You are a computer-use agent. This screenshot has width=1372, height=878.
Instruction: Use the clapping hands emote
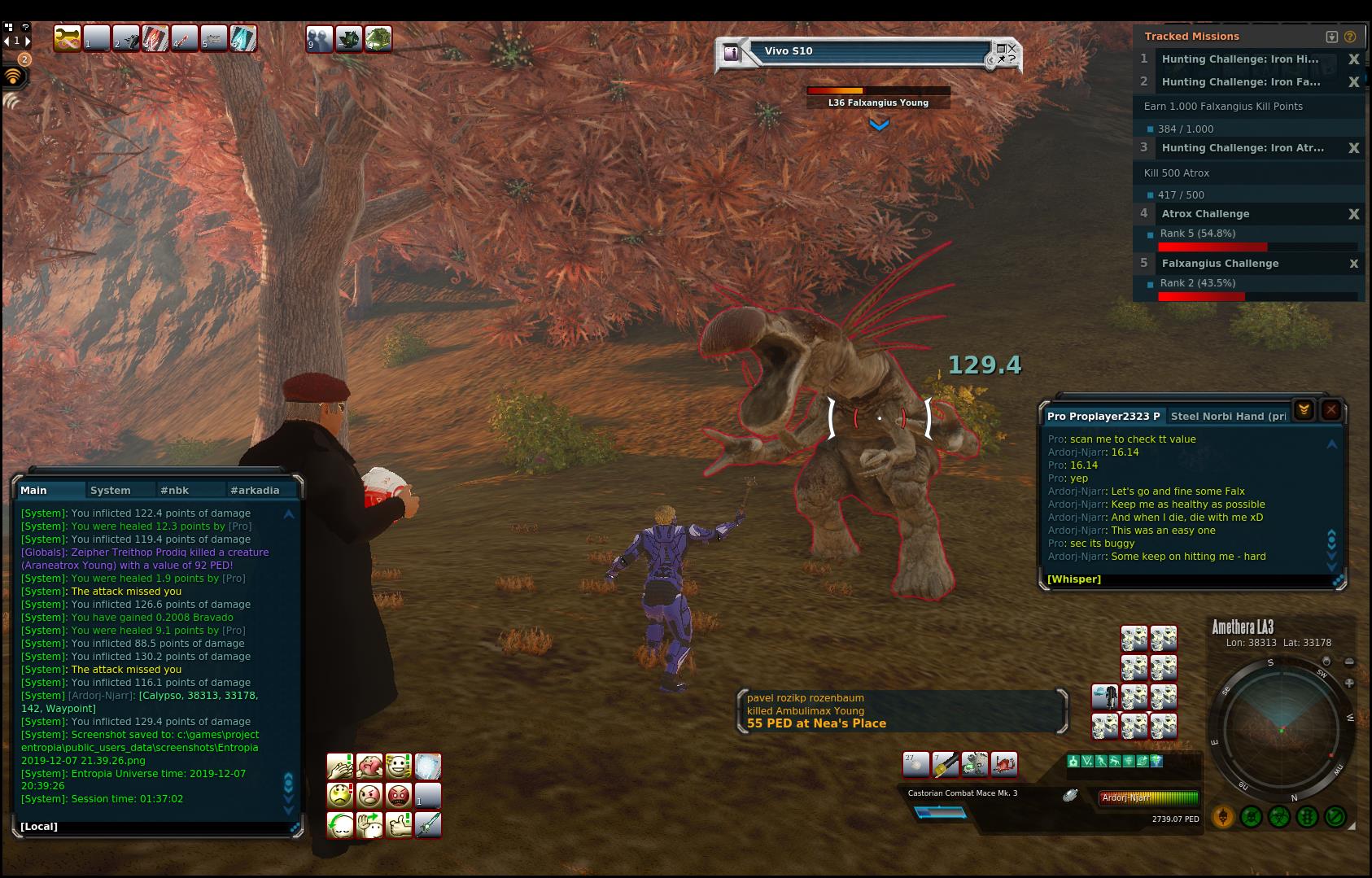(x=339, y=767)
